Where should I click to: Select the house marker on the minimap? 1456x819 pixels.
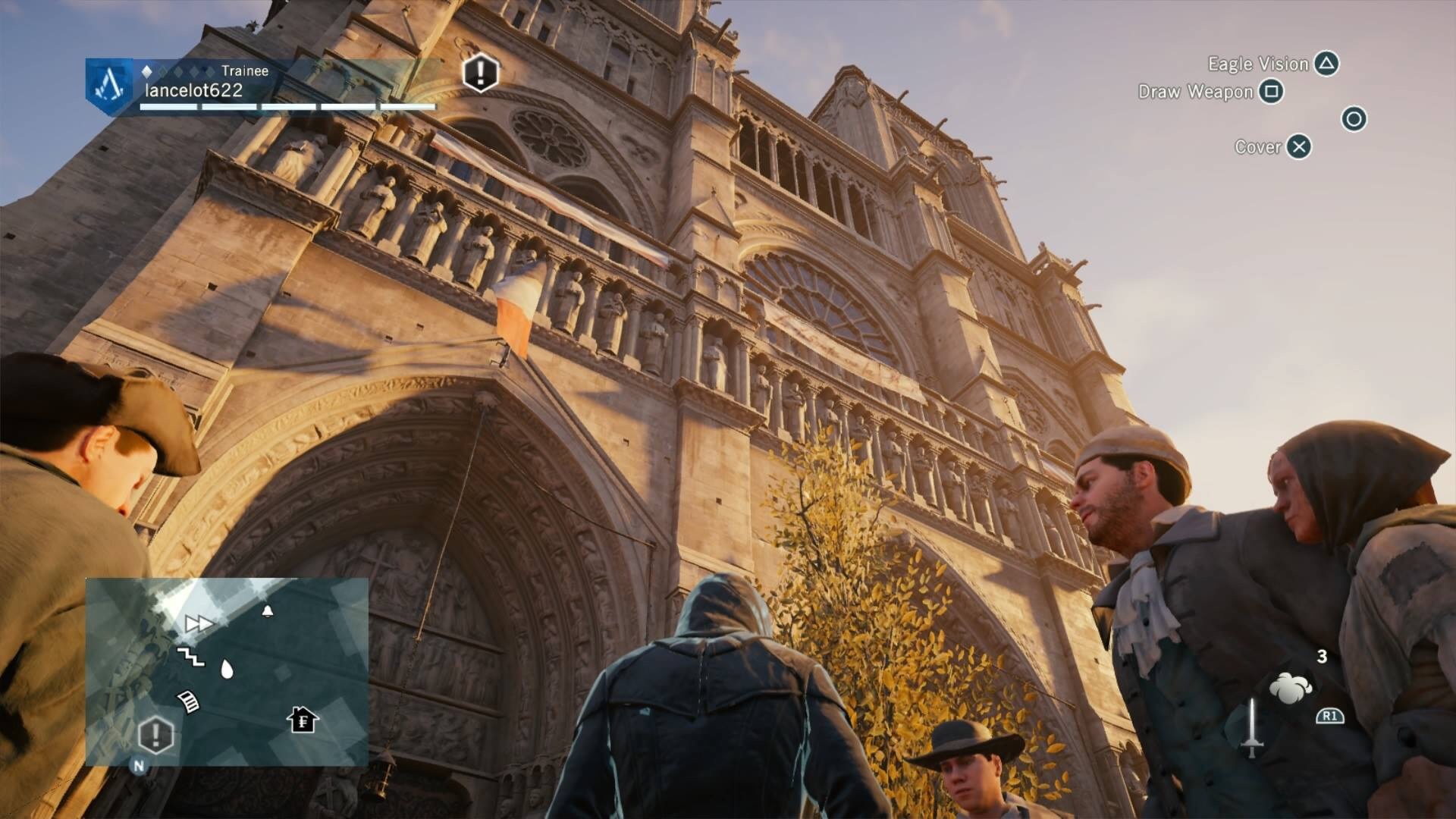(303, 719)
